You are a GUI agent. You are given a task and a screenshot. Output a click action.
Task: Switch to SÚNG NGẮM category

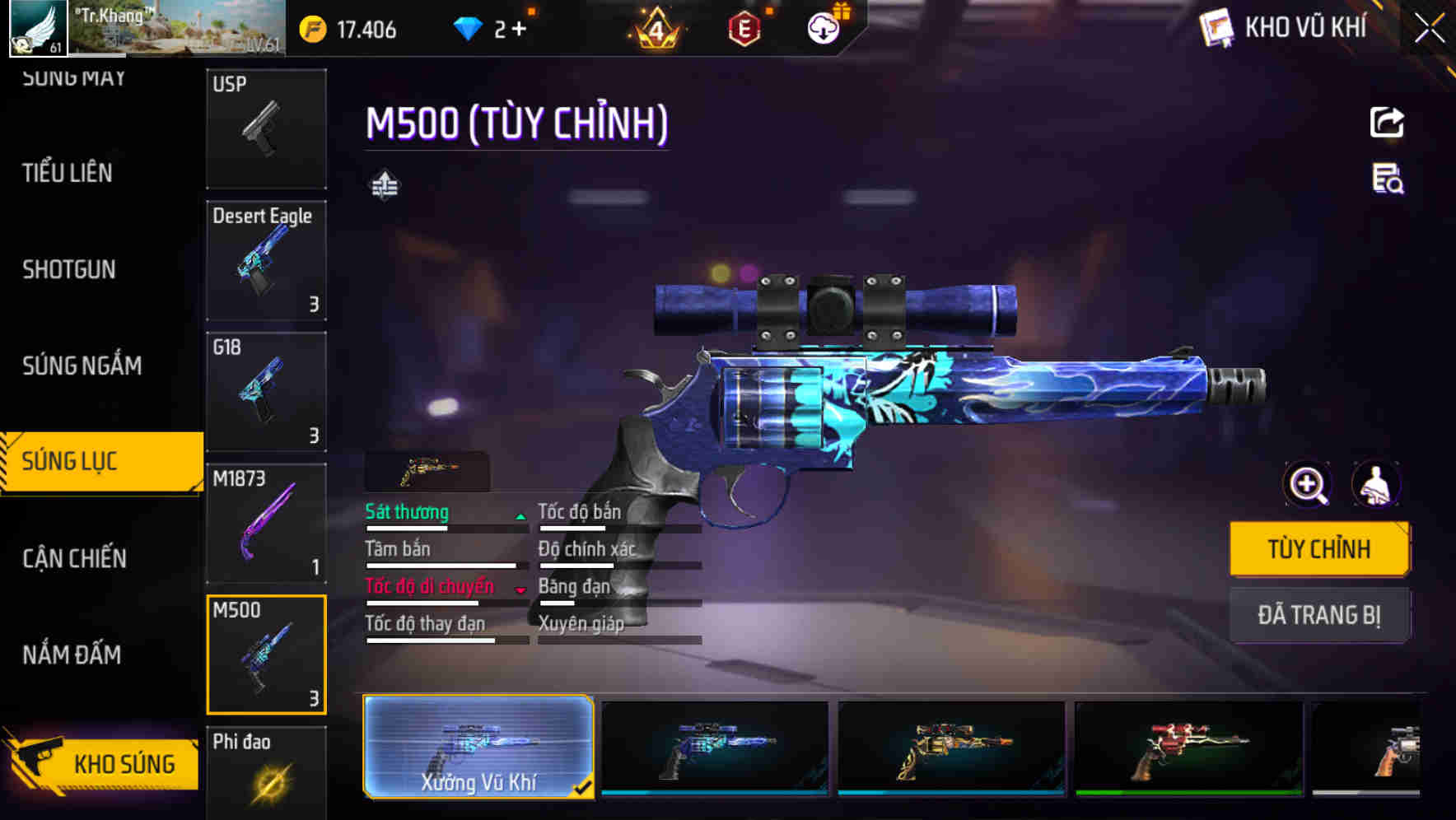click(x=82, y=366)
